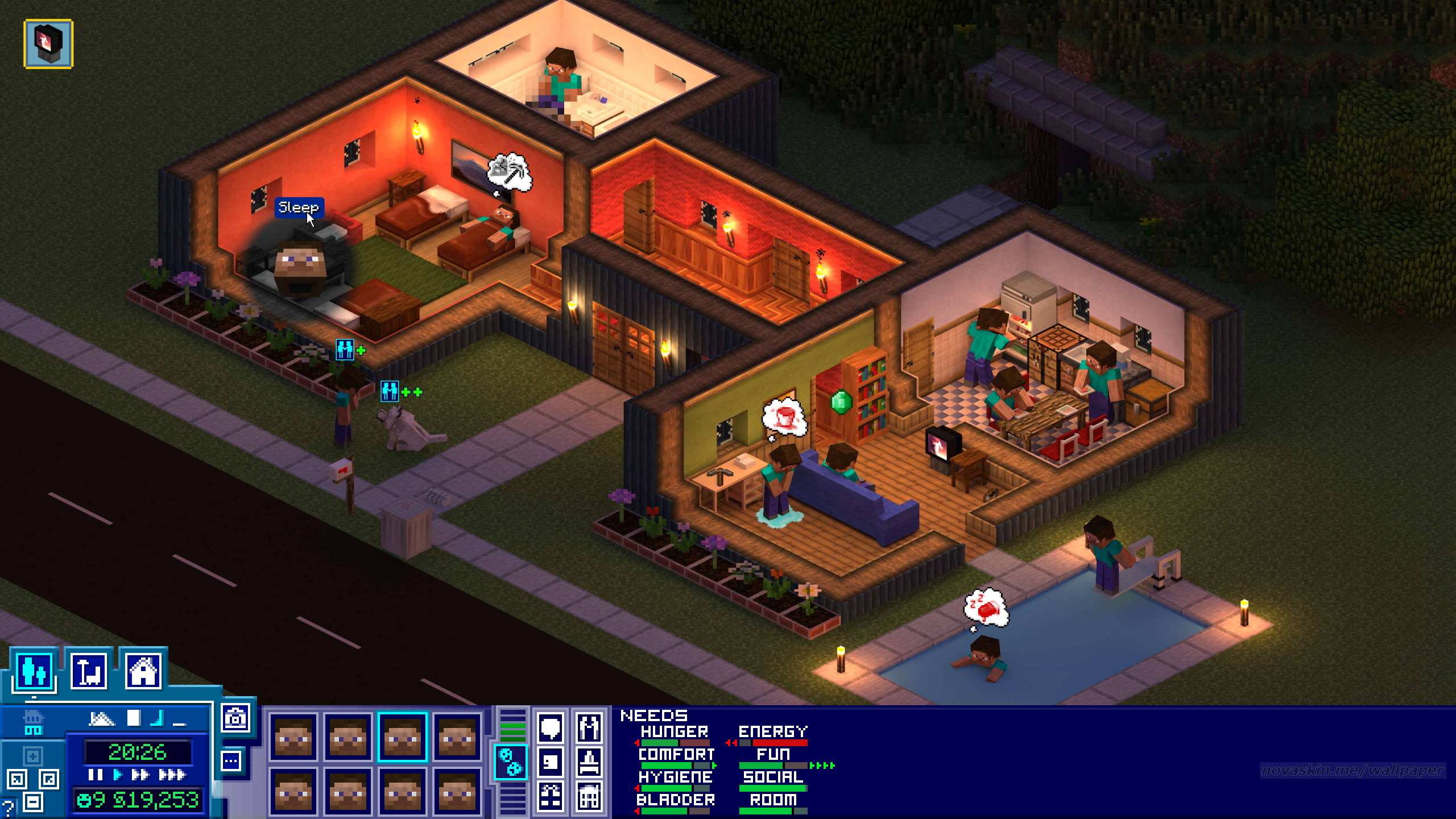Show roof view with the roof icon

[102, 719]
